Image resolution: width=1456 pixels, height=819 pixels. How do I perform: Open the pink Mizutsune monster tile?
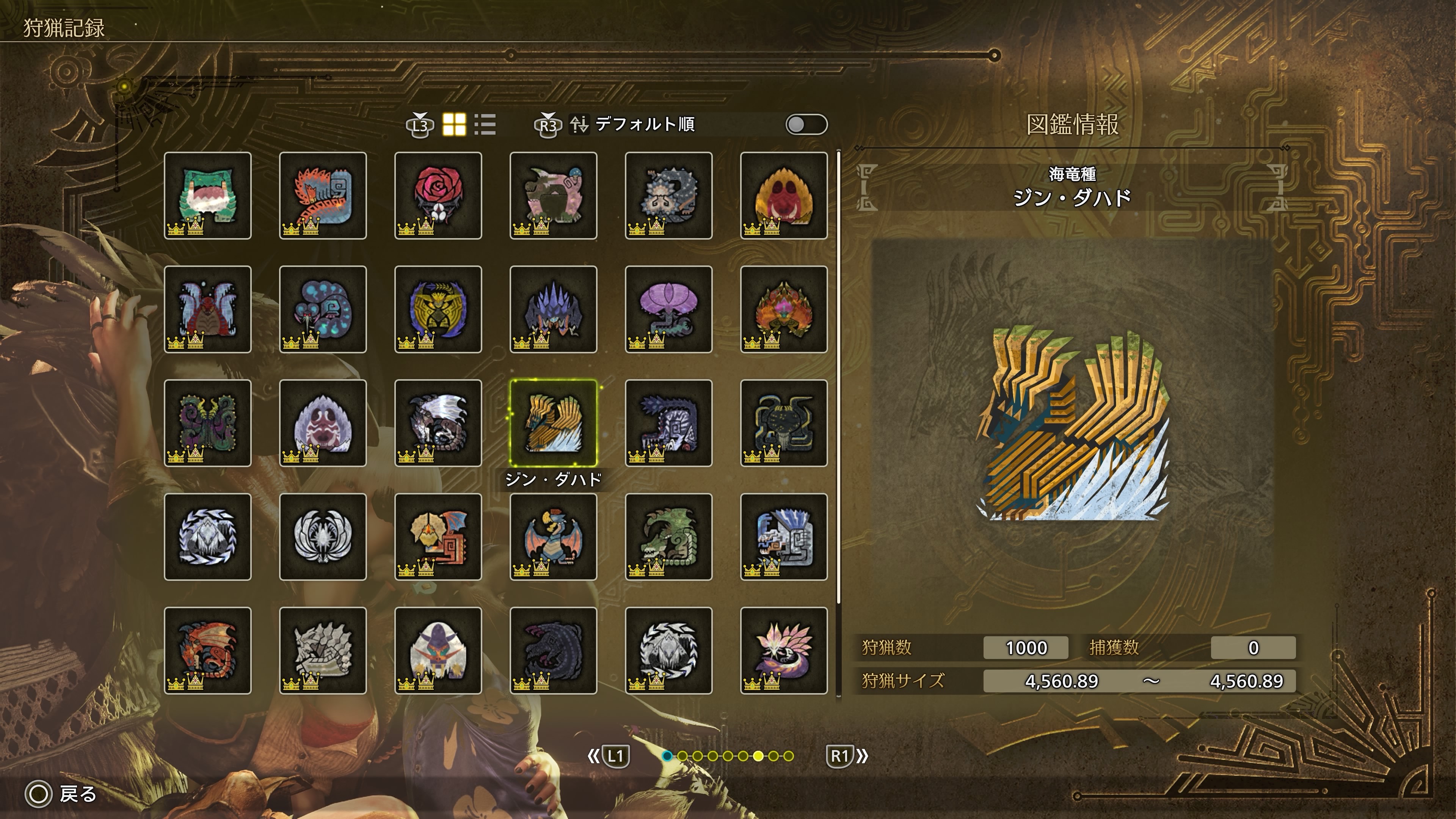tap(784, 650)
